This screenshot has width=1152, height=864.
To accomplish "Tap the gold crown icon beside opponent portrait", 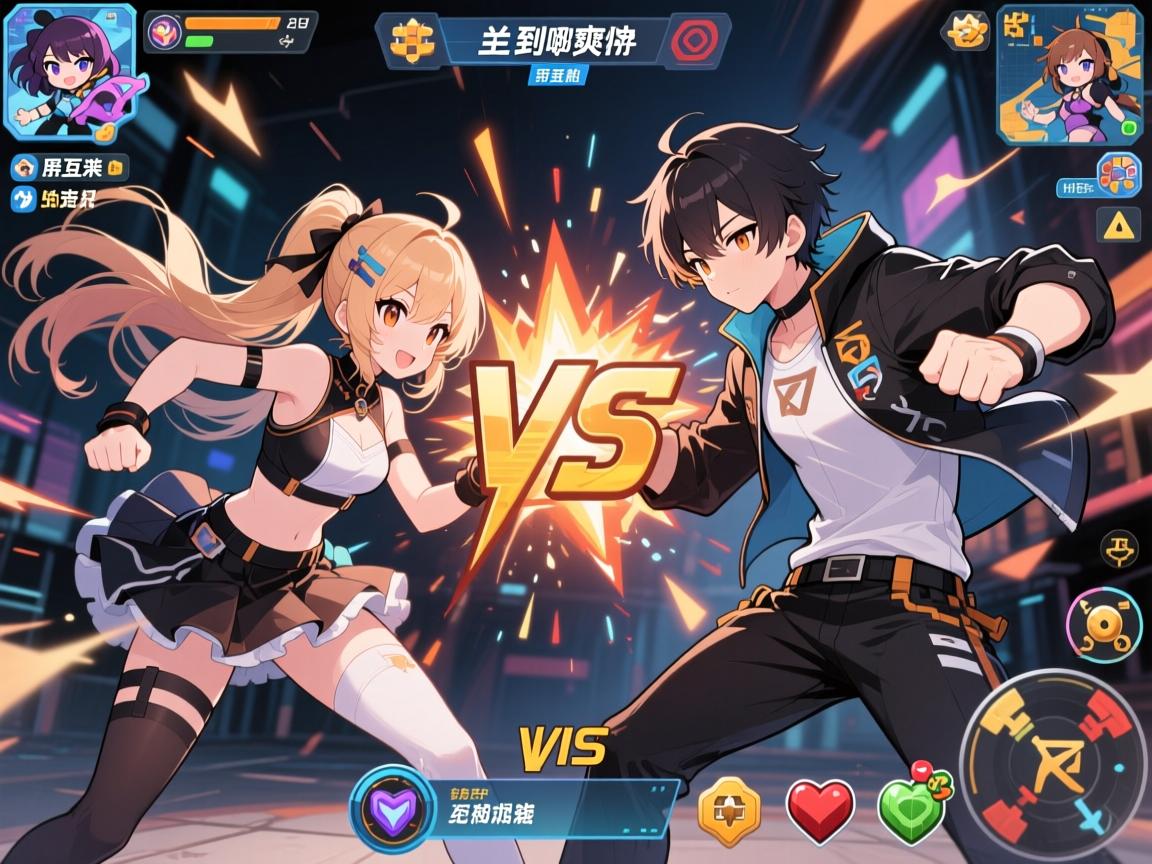I will (968, 31).
